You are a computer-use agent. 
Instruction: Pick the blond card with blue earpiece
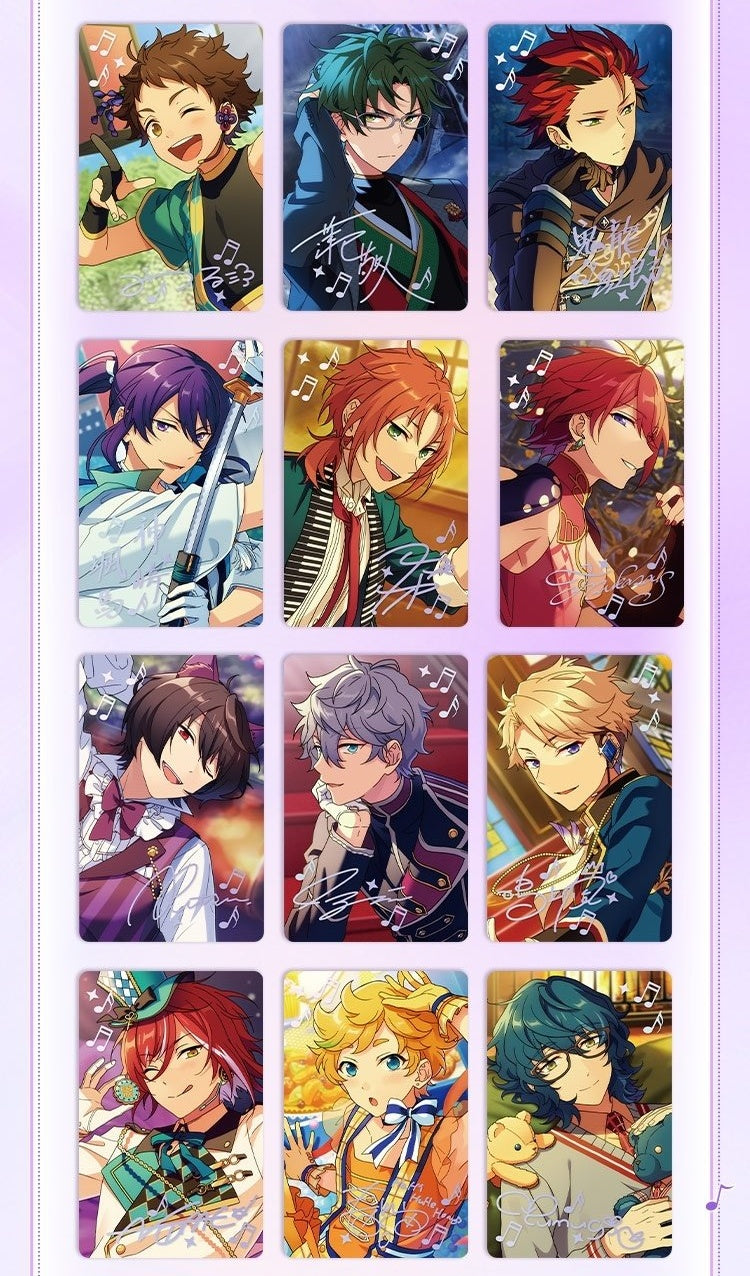580,798
